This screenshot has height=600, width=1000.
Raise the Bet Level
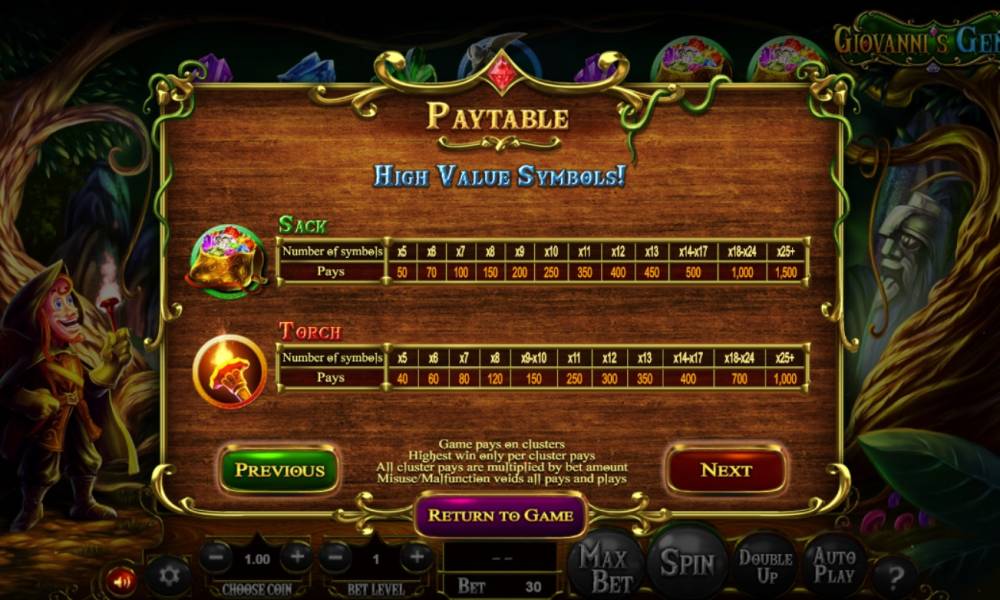416,556
